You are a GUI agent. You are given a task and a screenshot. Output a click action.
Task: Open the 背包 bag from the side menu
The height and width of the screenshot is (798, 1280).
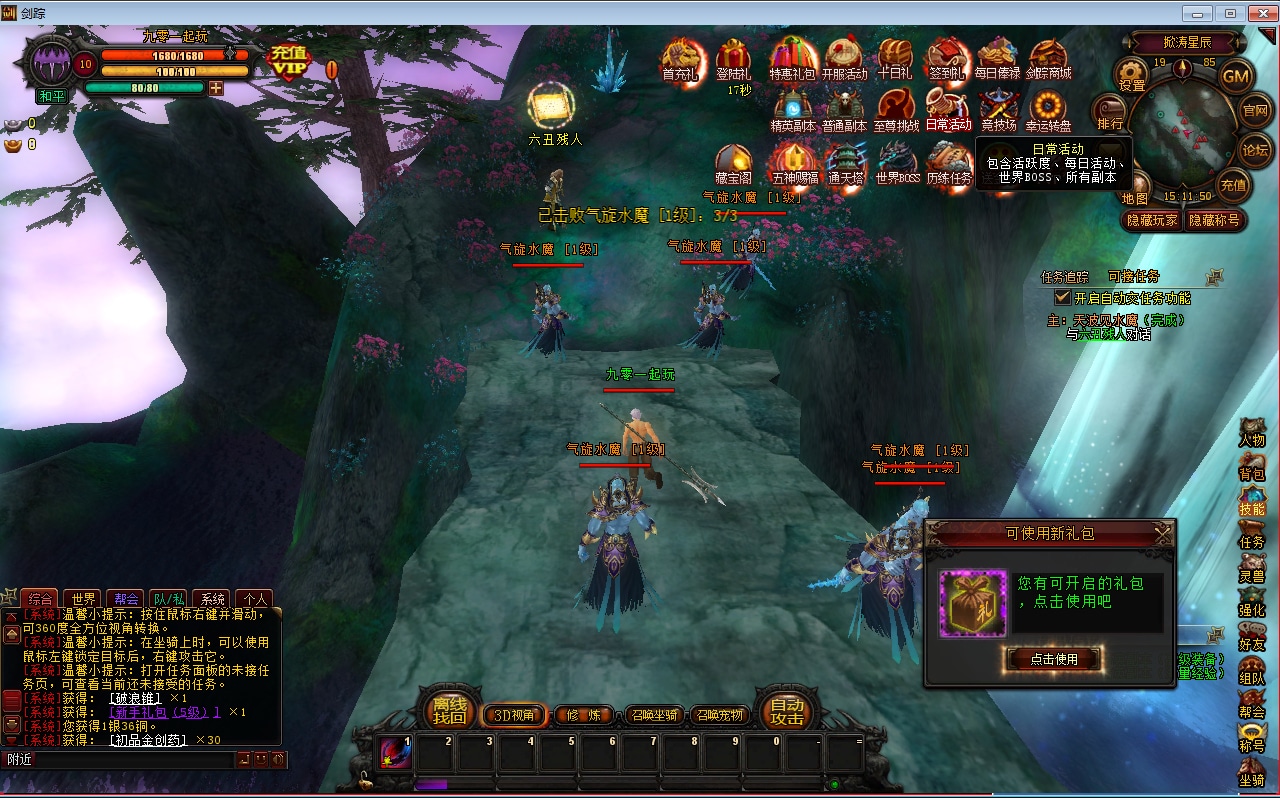click(x=1252, y=466)
